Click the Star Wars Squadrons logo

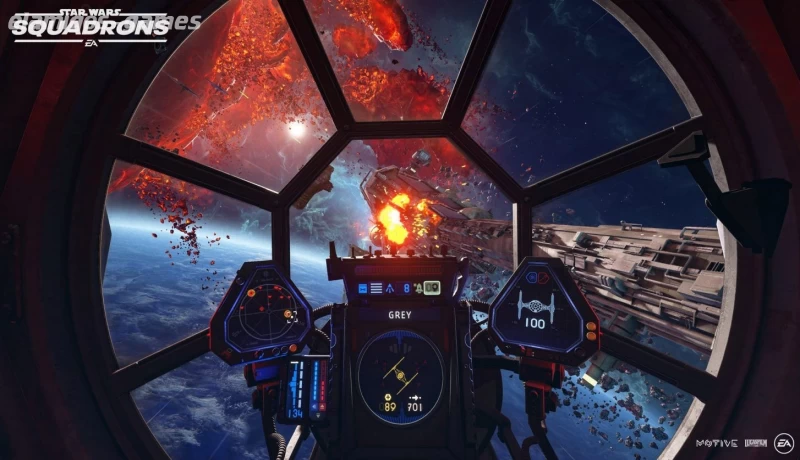point(91,24)
